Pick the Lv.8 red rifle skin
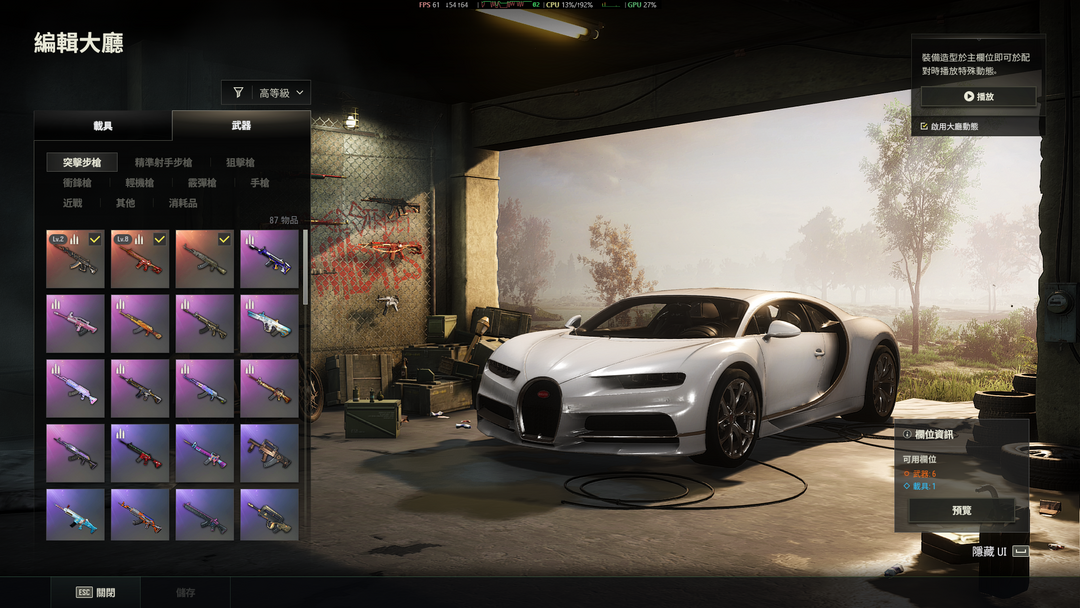 click(x=140, y=259)
